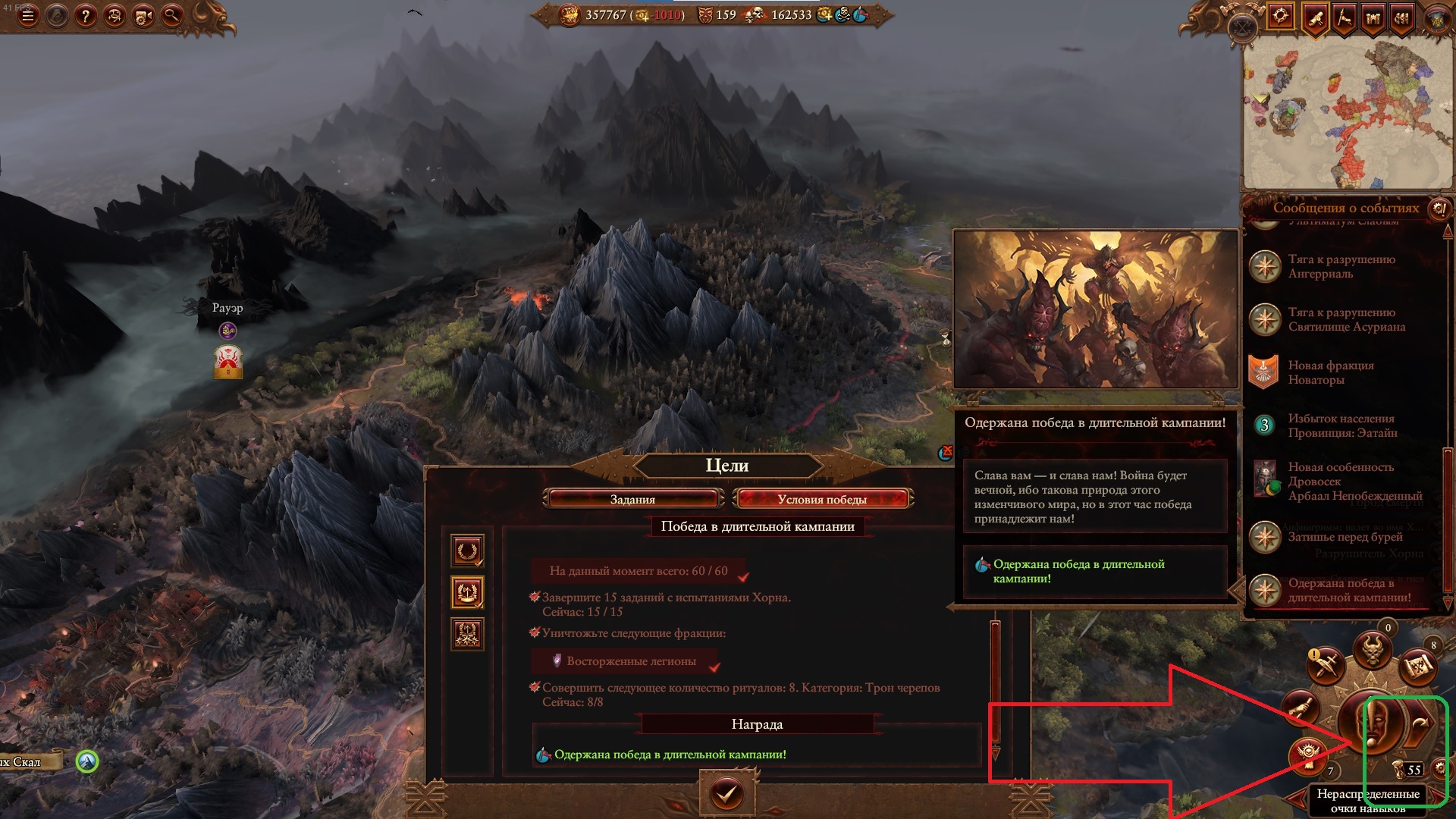This screenshot has height=819, width=1456.
Task: Open the diplomacy sword and quill button
Action: pos(1326,666)
